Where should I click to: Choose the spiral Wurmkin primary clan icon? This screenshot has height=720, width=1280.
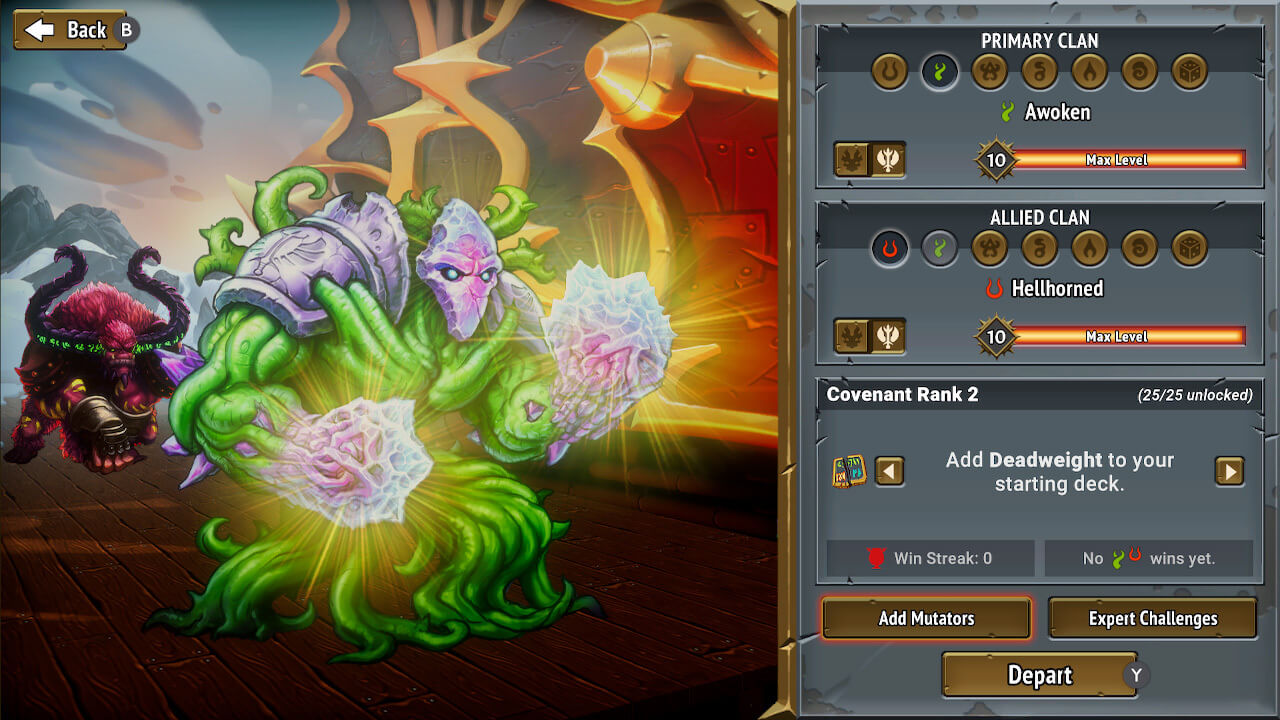point(1139,71)
